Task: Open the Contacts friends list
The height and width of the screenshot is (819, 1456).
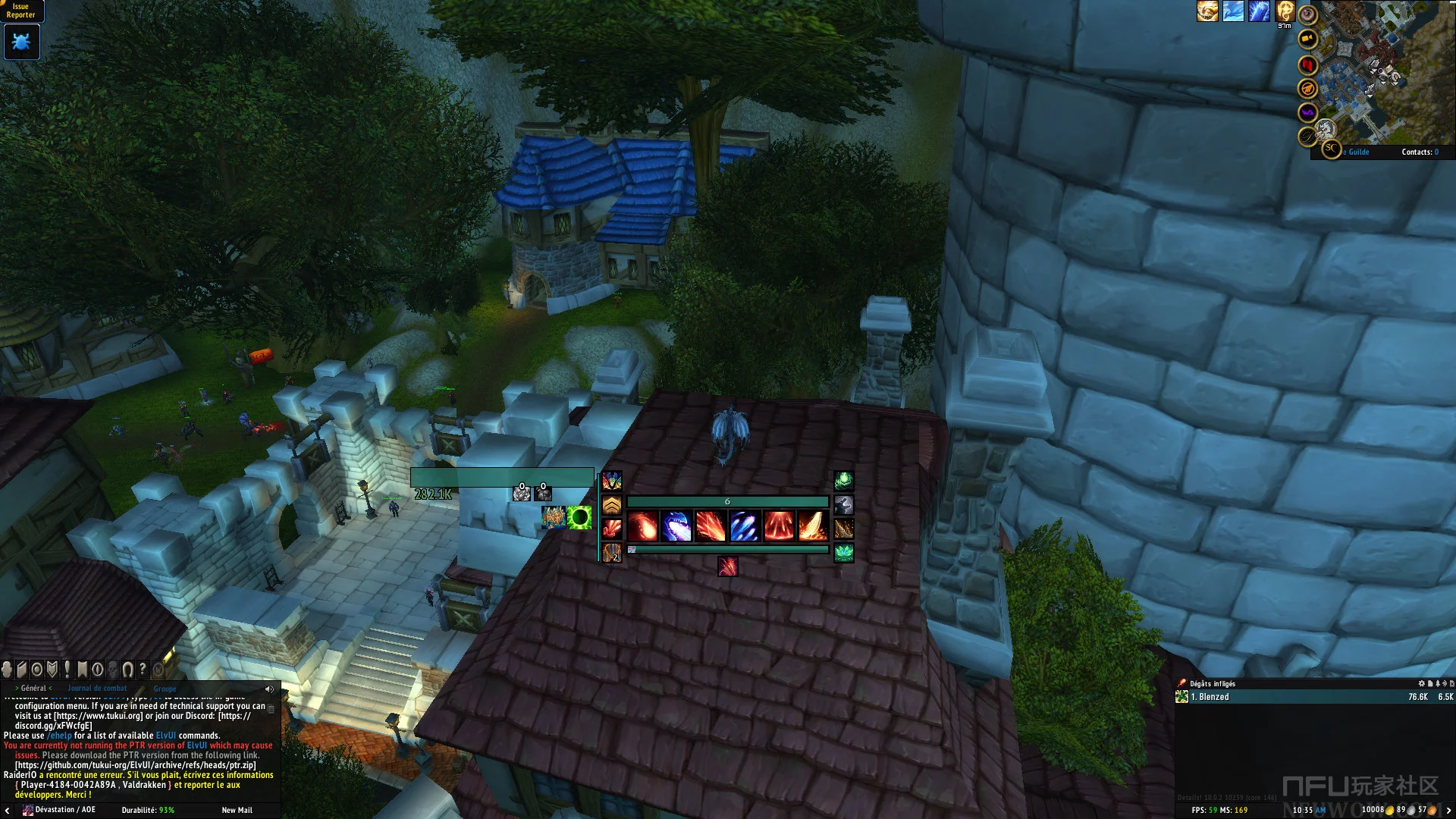Action: 1420,152
